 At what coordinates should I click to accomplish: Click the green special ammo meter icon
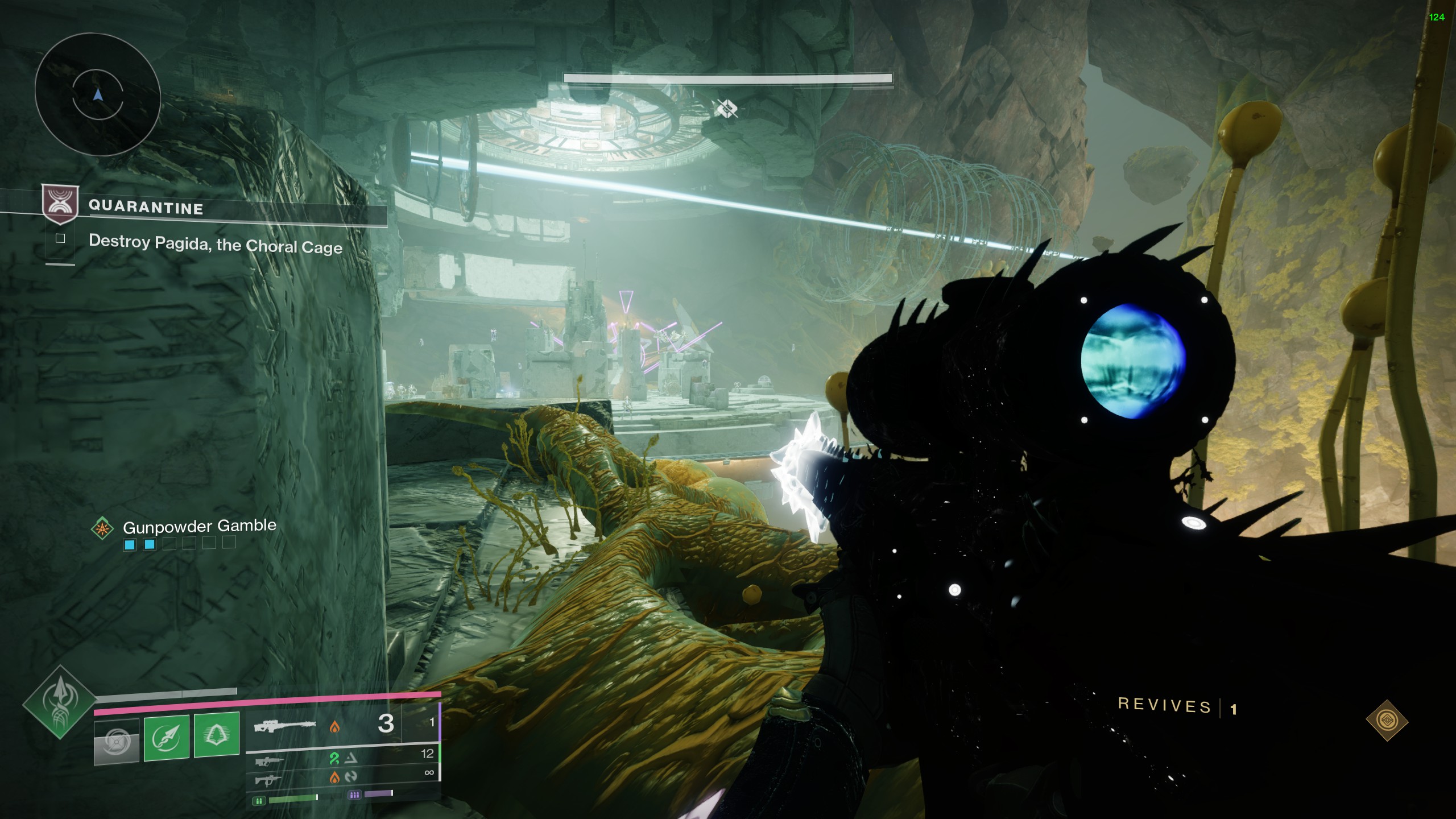tap(259, 801)
